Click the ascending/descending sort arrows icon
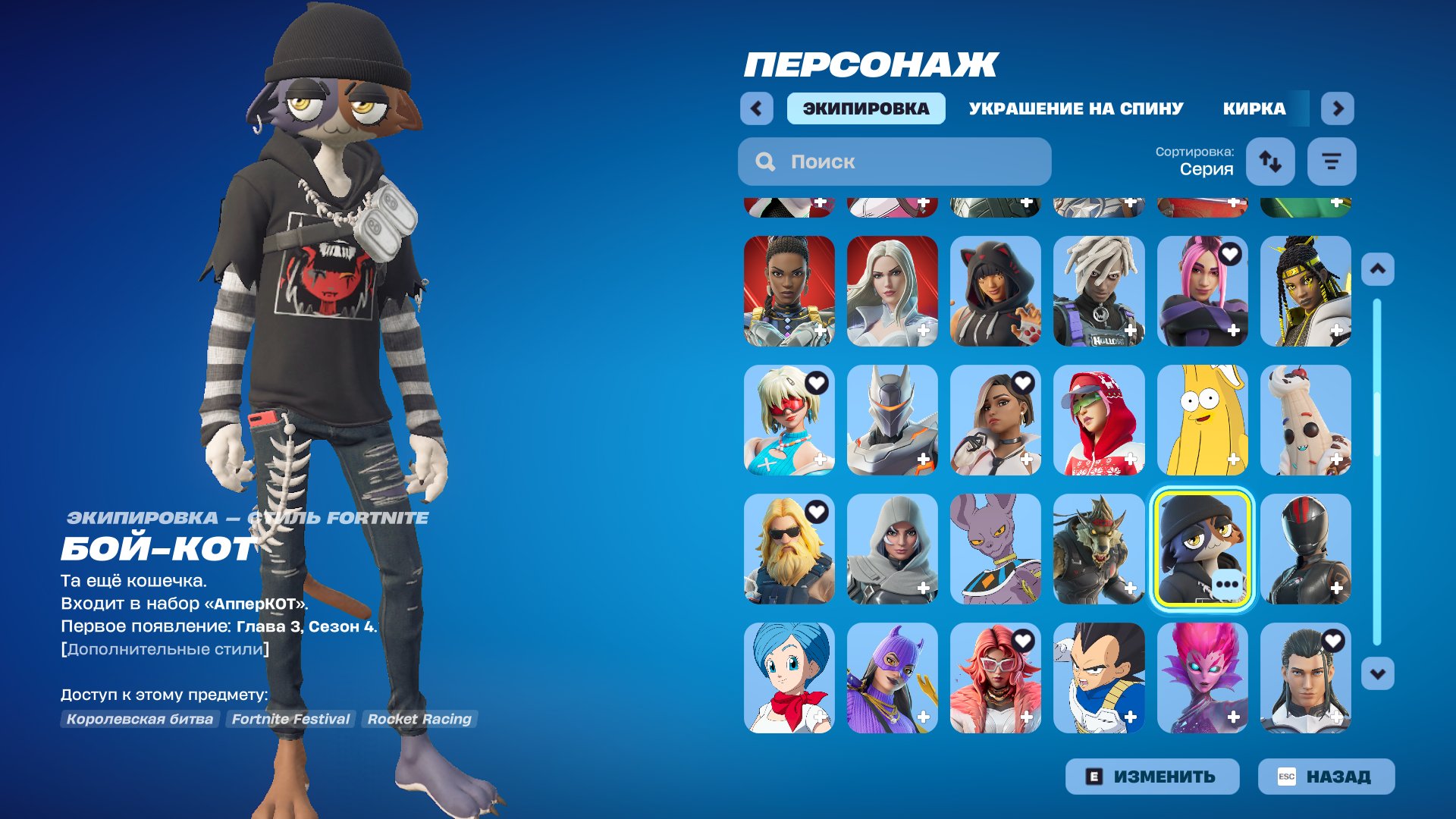Viewport: 1456px width, 819px height. (1270, 162)
